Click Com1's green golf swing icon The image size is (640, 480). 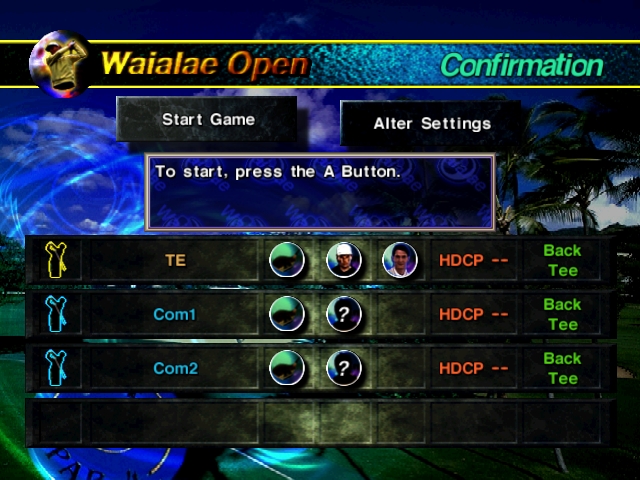click(287, 315)
